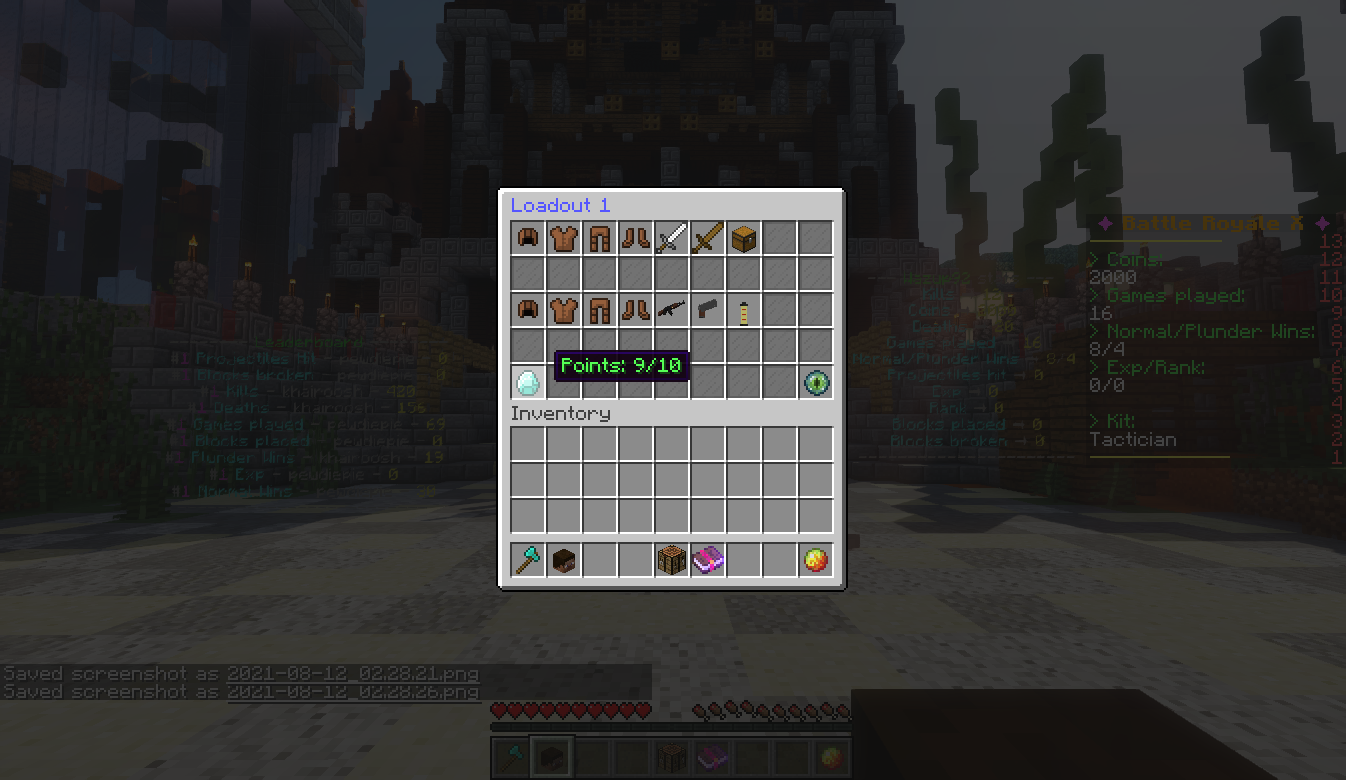The width and height of the screenshot is (1346, 780).
Task: Click the eye of ender slot
Action: point(816,383)
